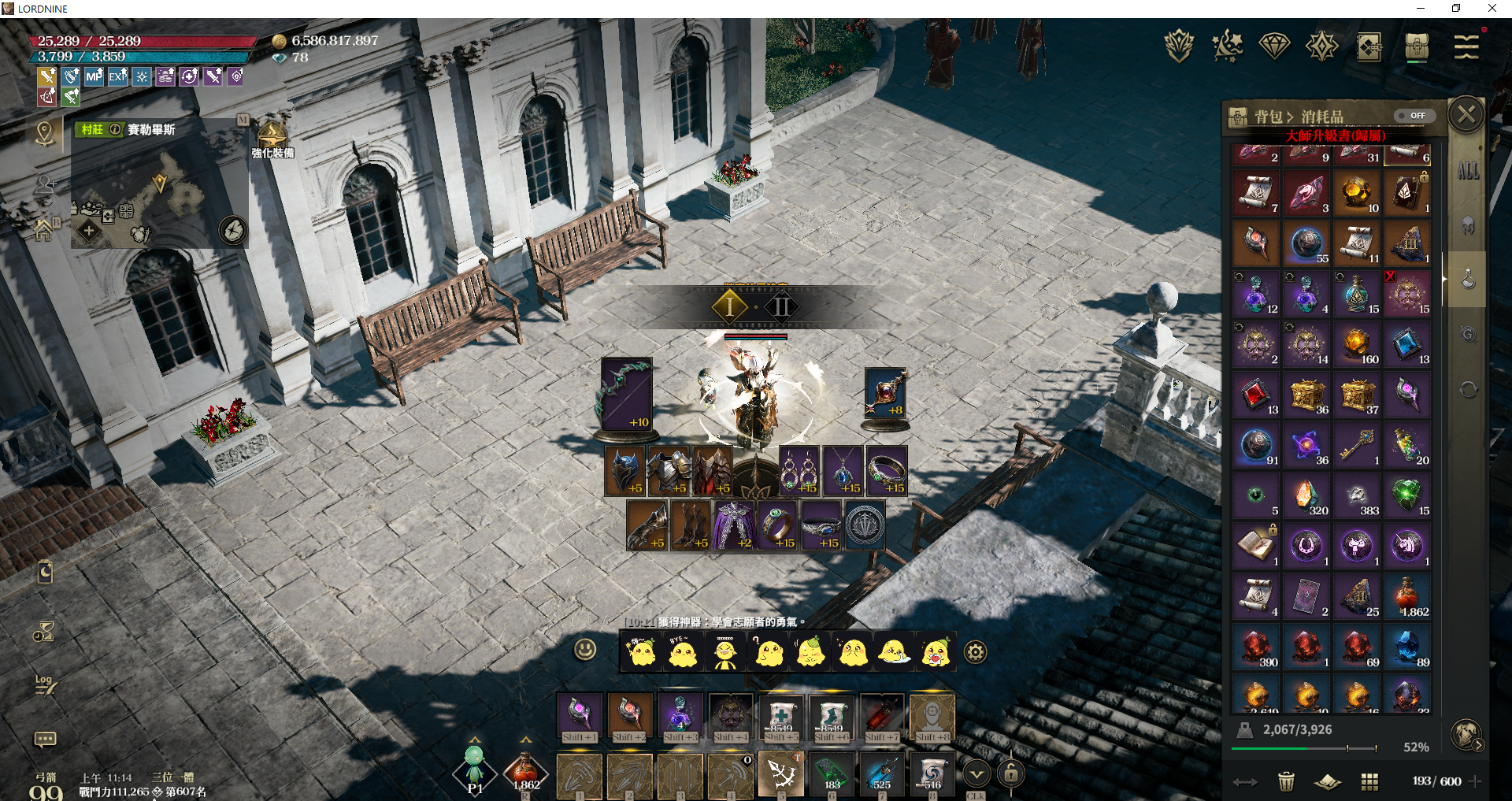Select equipped bow weapon slot +10
1512x801 pixels.
pos(626,394)
